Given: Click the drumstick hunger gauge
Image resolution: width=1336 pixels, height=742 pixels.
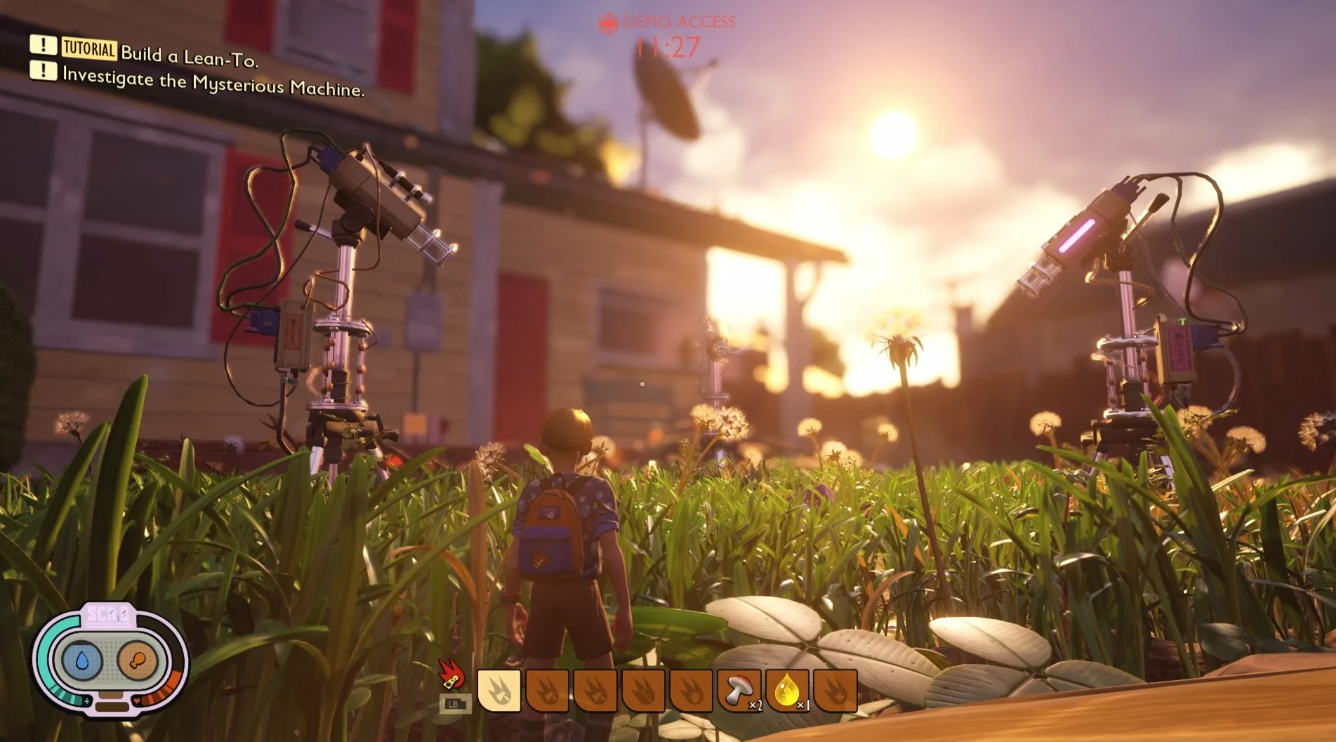Looking at the screenshot, I should (137, 661).
